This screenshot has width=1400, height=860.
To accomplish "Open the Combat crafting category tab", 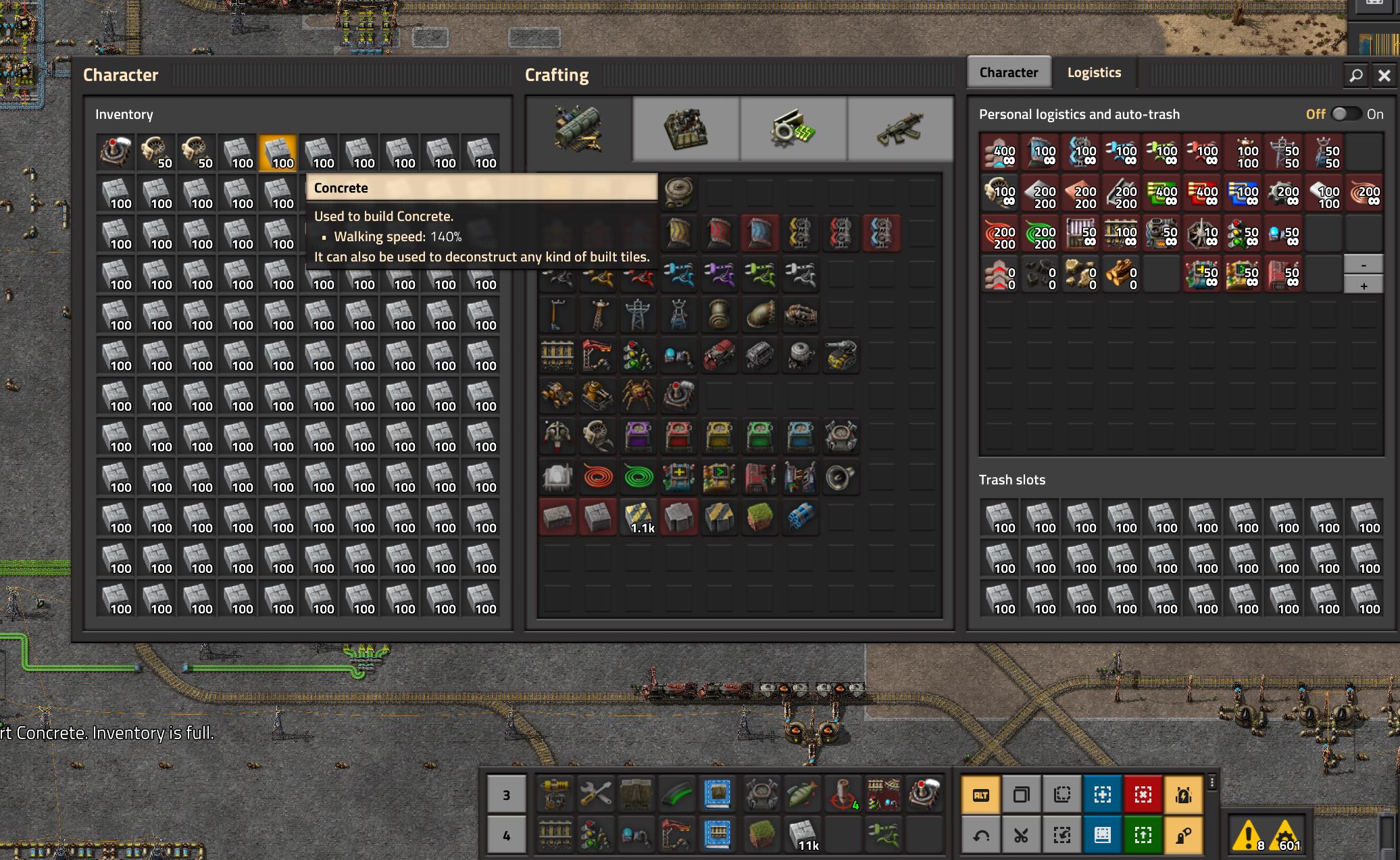I will (x=901, y=128).
